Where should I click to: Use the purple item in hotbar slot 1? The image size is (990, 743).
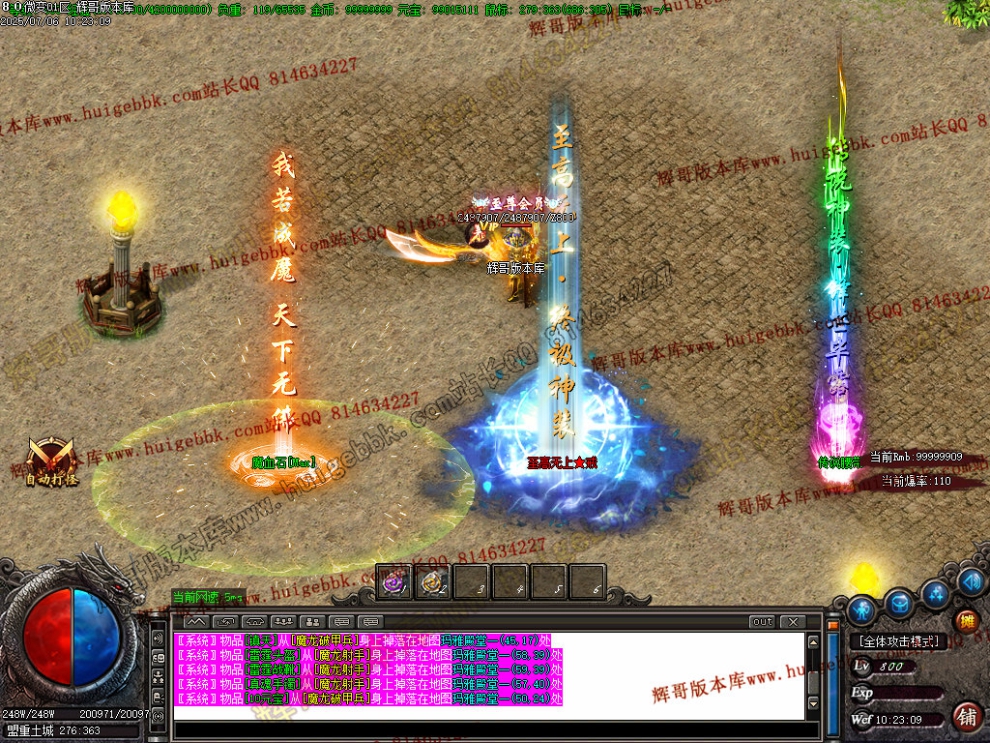(394, 582)
